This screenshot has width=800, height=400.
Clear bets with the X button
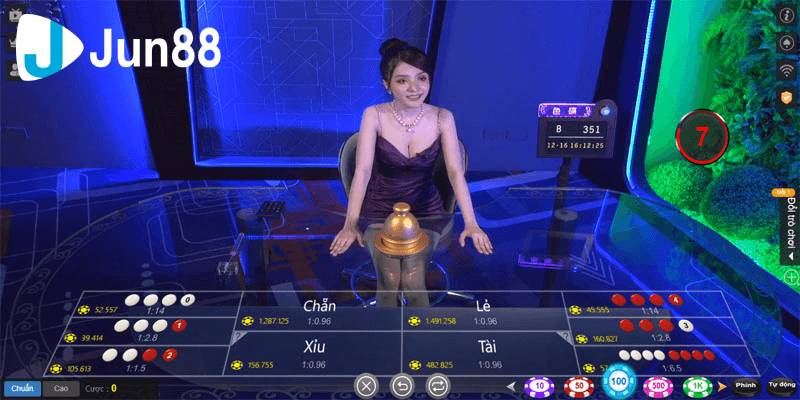click(367, 384)
